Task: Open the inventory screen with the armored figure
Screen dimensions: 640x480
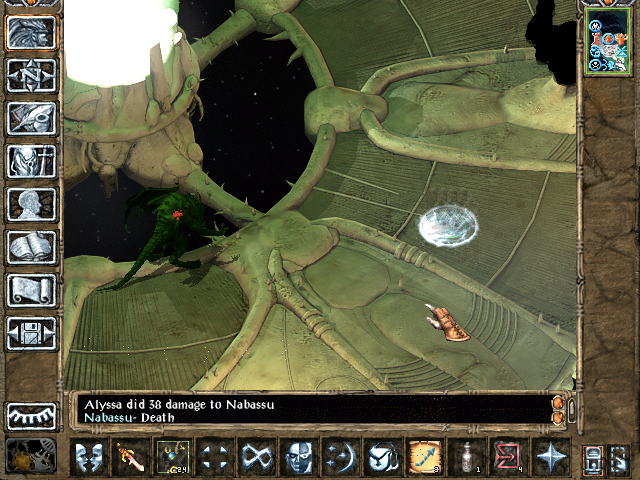Action: tap(31, 161)
